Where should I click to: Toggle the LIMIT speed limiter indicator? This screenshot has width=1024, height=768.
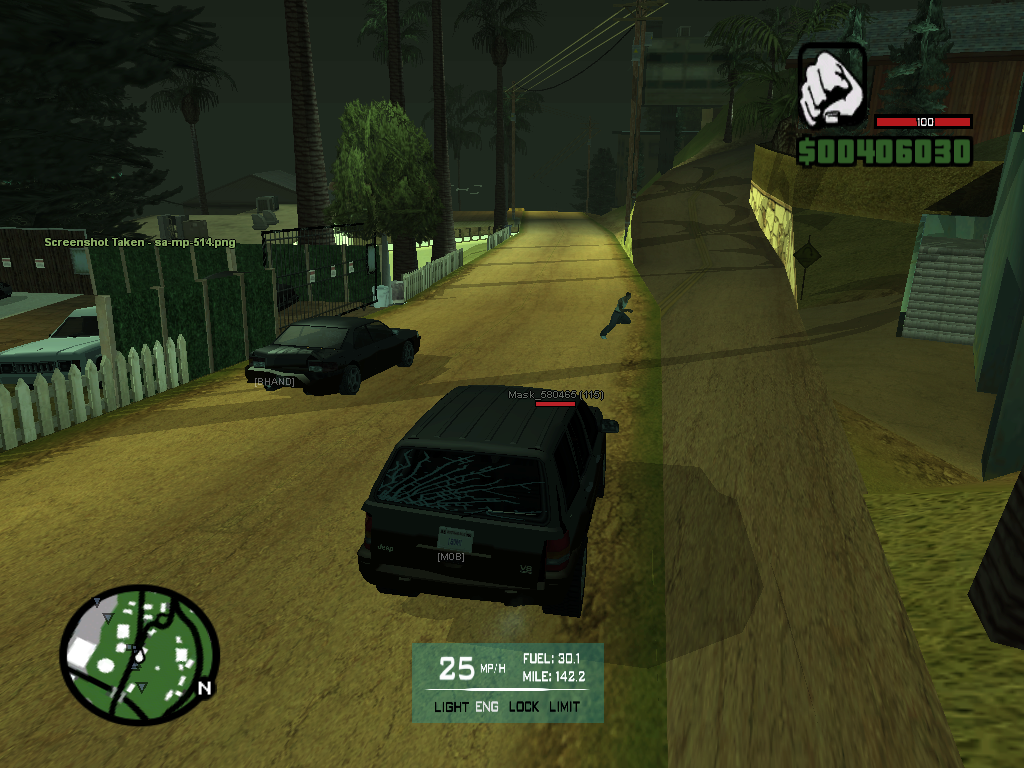point(564,707)
